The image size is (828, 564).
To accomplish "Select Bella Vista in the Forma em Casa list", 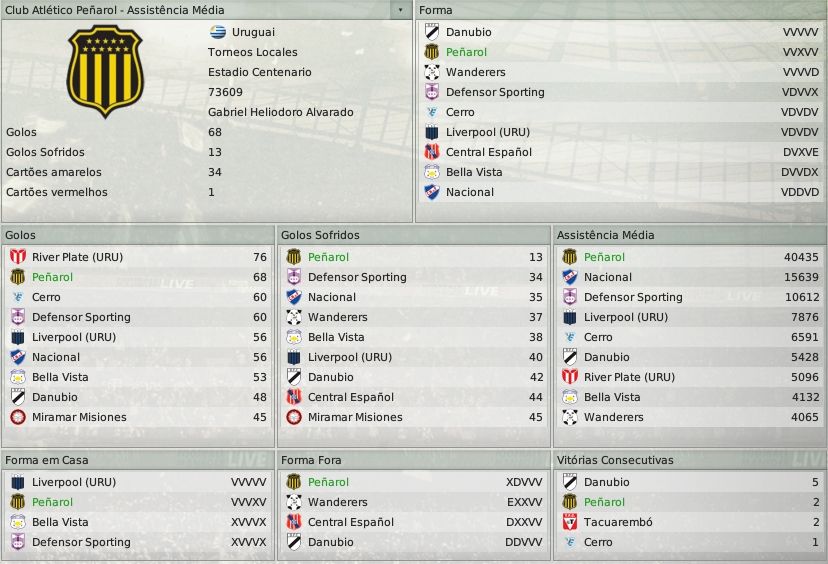I will [x=60, y=522].
